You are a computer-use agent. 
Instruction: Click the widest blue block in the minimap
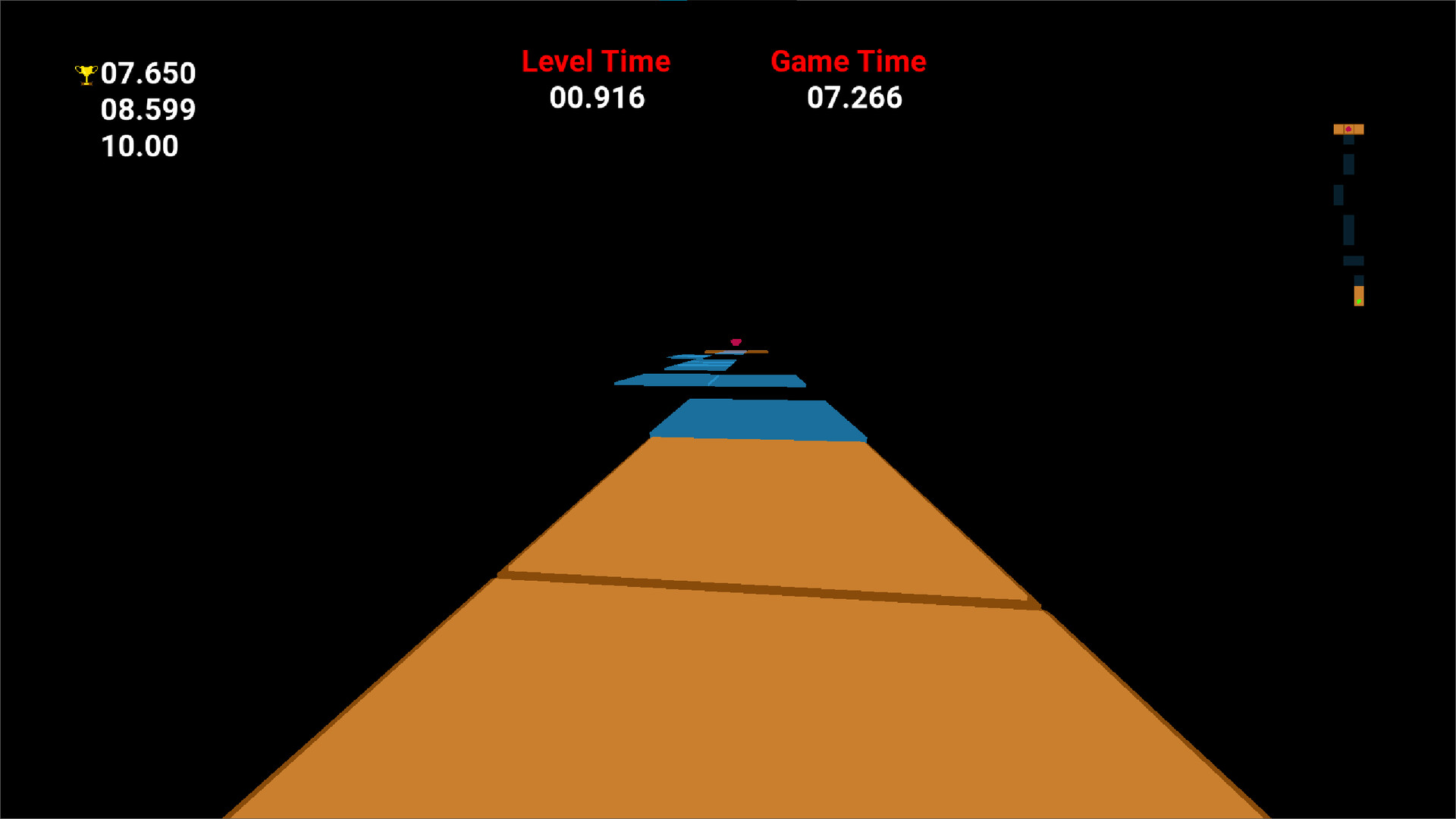tap(1353, 260)
